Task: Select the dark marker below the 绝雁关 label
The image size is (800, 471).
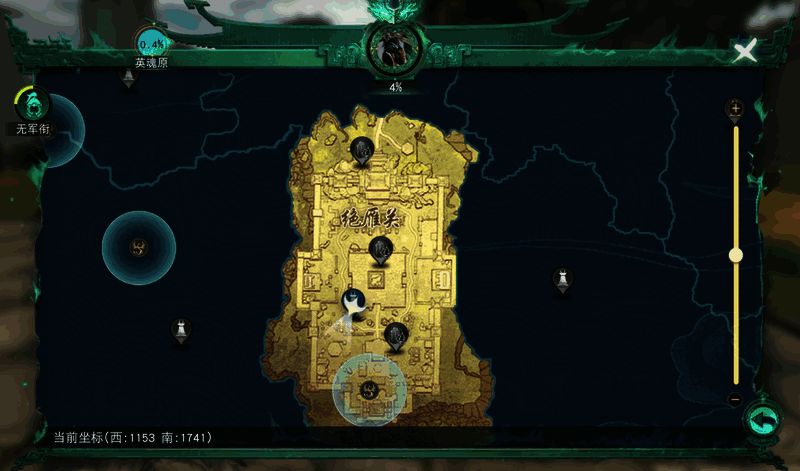Action: pyautogui.click(x=379, y=247)
